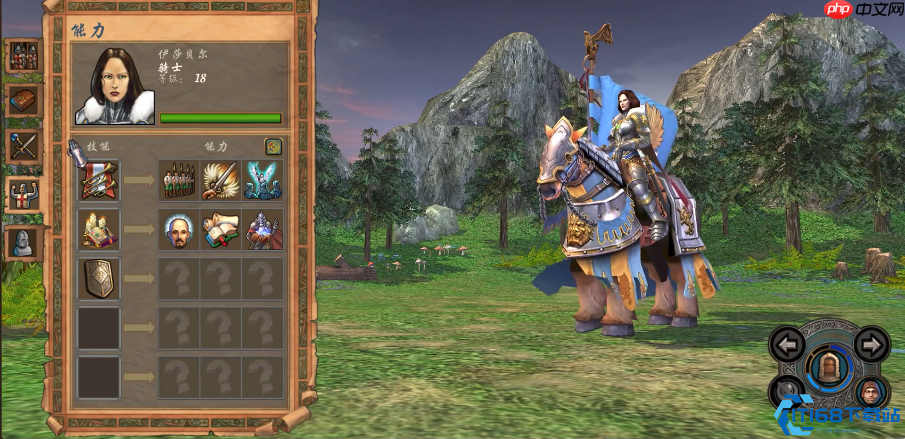Choose the shield skill icon

[x=99, y=278]
